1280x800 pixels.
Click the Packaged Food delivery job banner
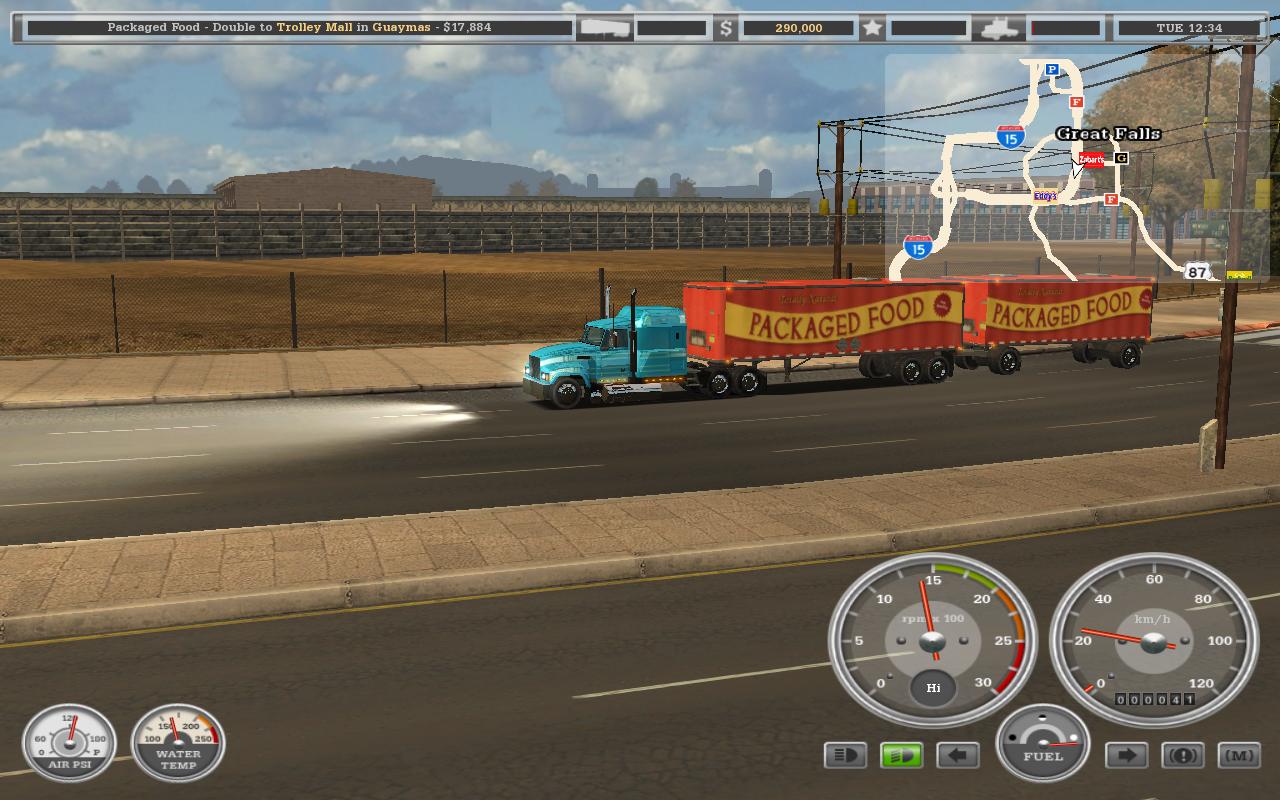(299, 27)
